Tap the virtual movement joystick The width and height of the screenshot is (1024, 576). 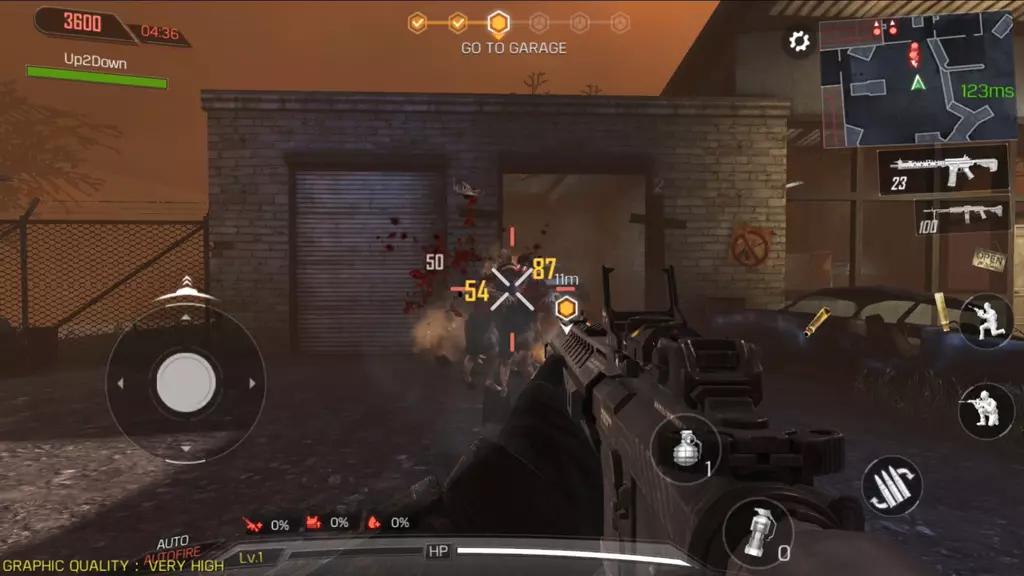pyautogui.click(x=185, y=381)
